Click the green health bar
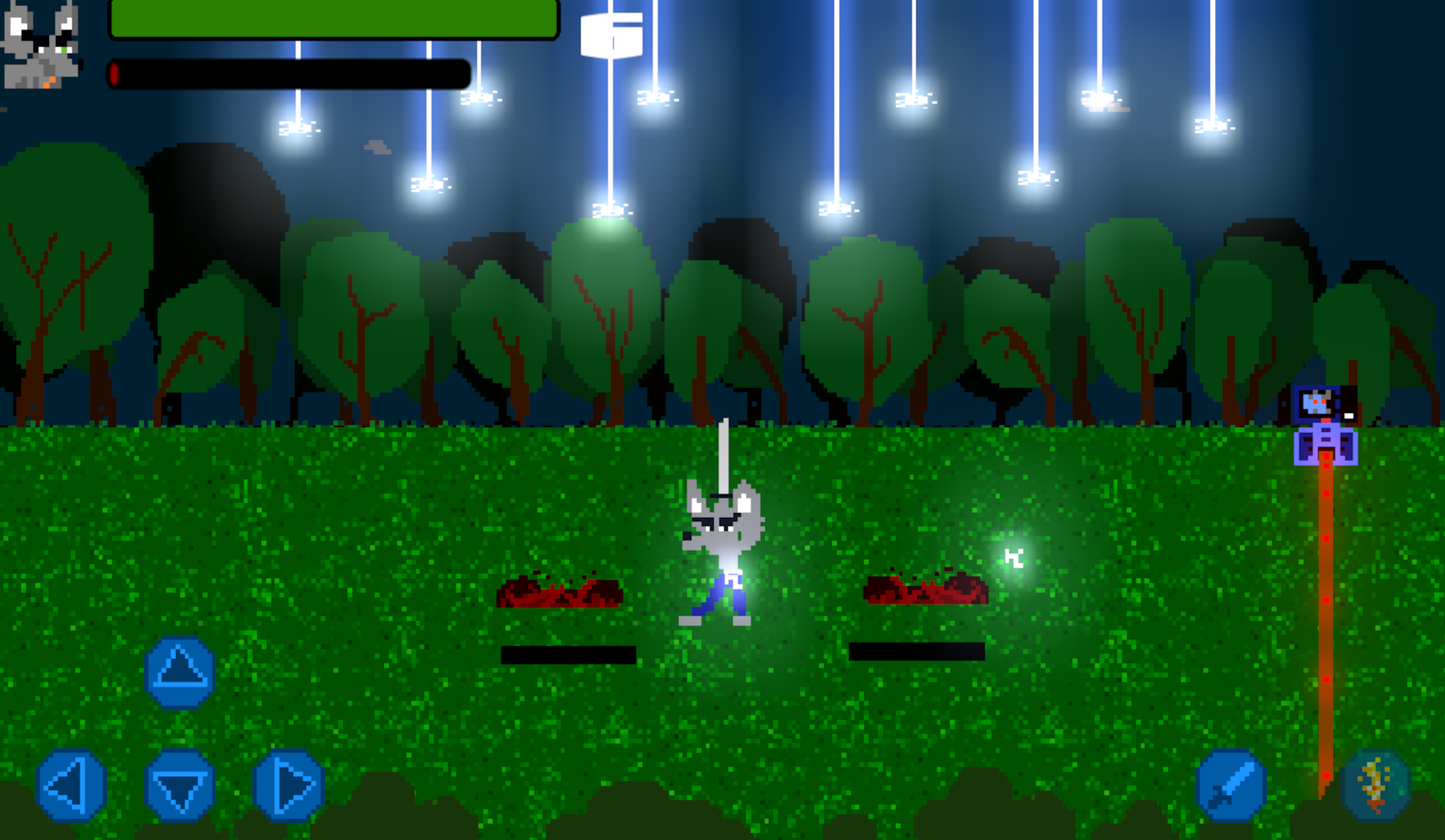1445x840 pixels. [x=335, y=21]
